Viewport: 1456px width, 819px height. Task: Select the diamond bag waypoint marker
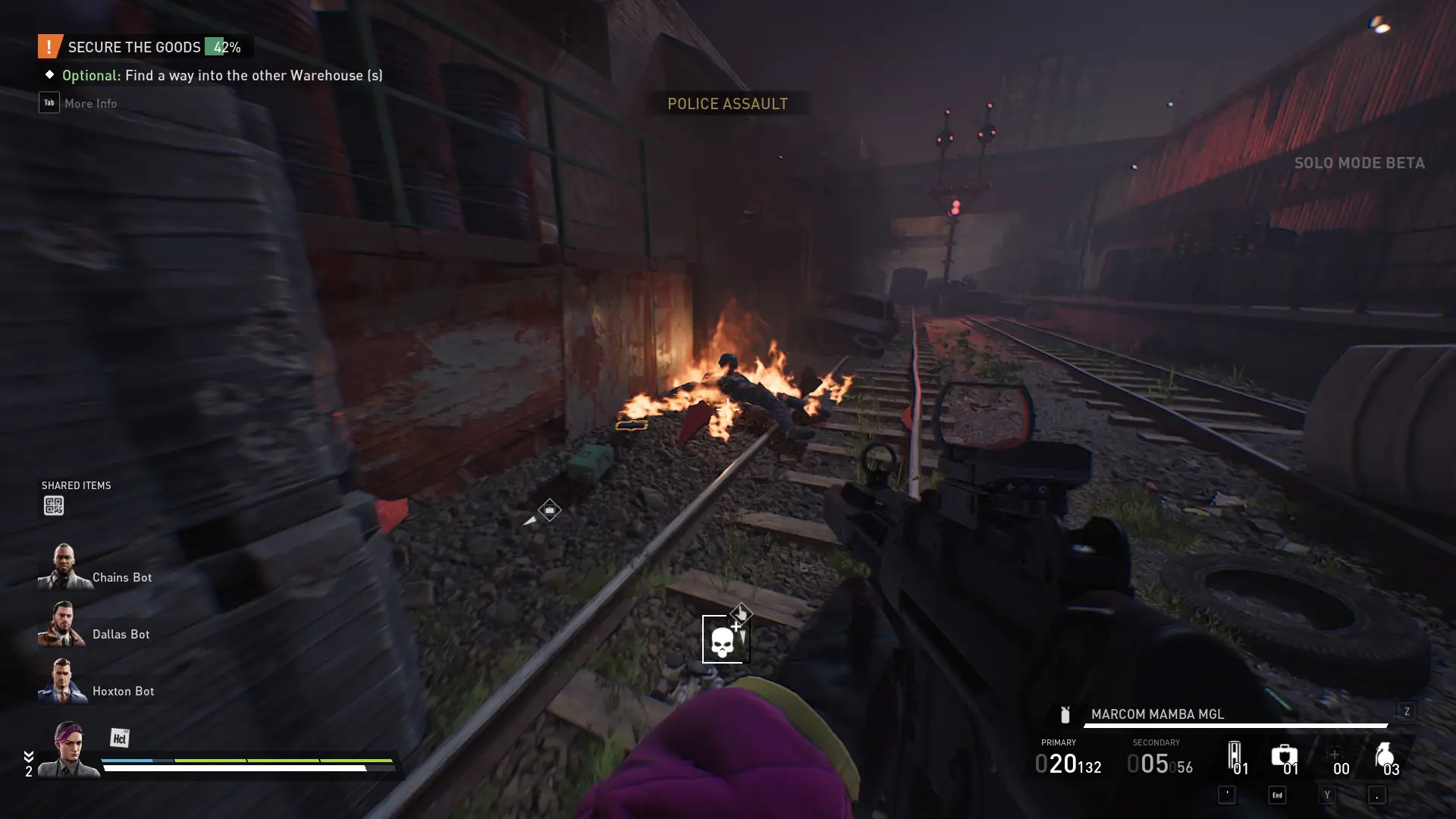[550, 510]
